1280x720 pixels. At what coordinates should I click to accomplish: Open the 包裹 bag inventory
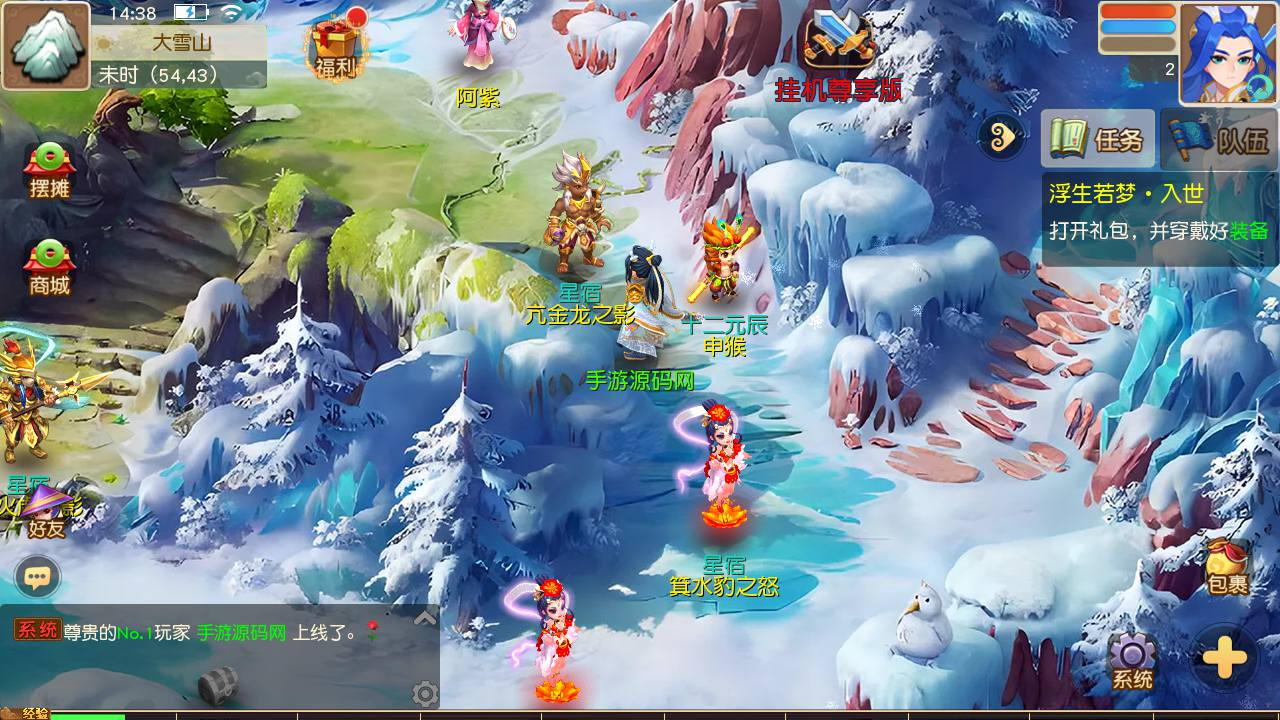(1227, 566)
